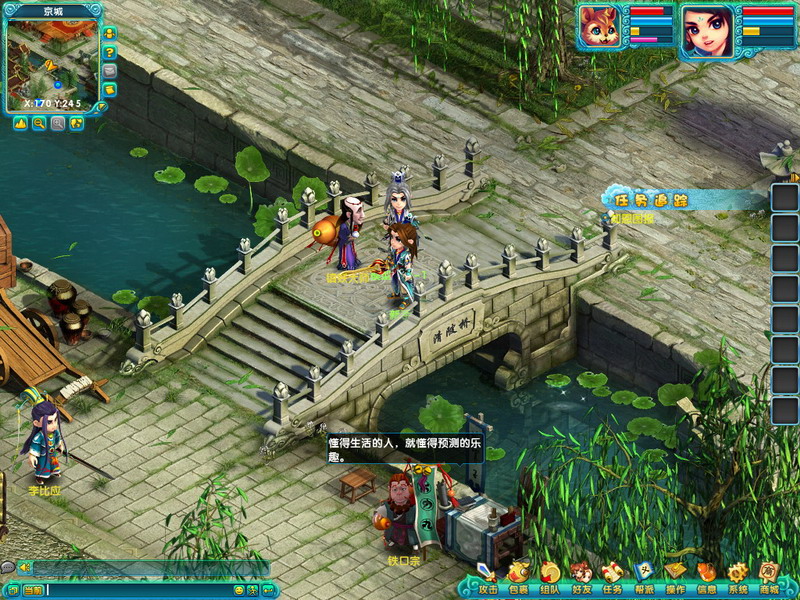Click the yellow question mark help button

tap(109, 52)
